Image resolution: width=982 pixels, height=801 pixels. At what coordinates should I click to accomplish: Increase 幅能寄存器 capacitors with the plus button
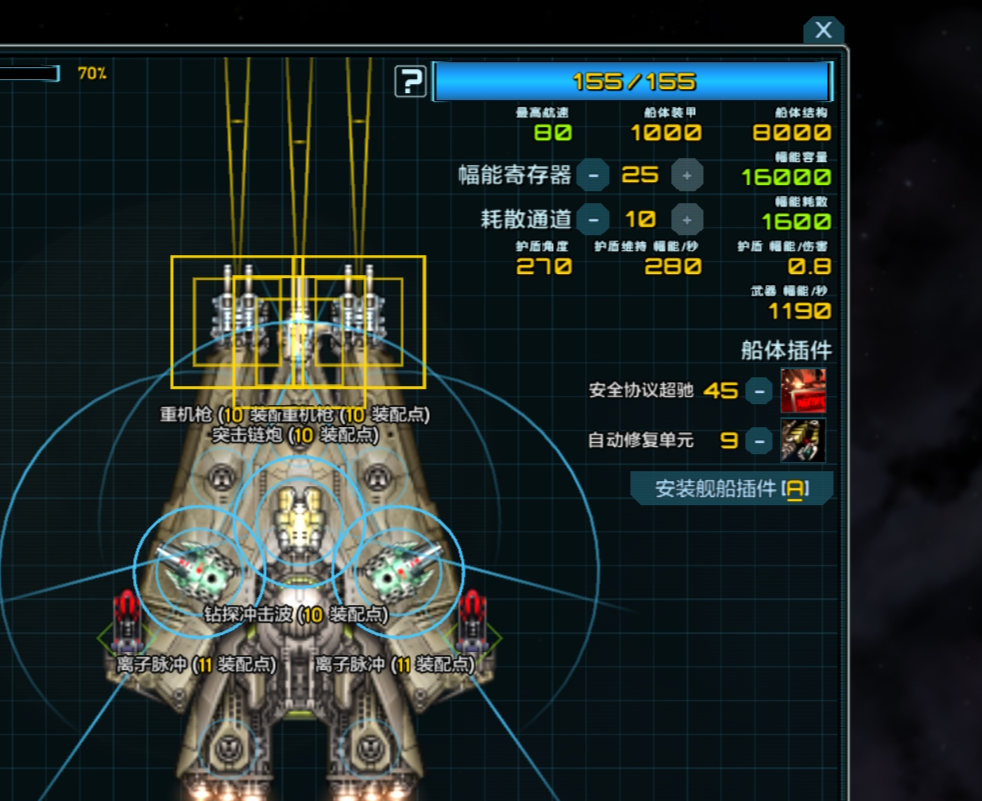coord(686,175)
